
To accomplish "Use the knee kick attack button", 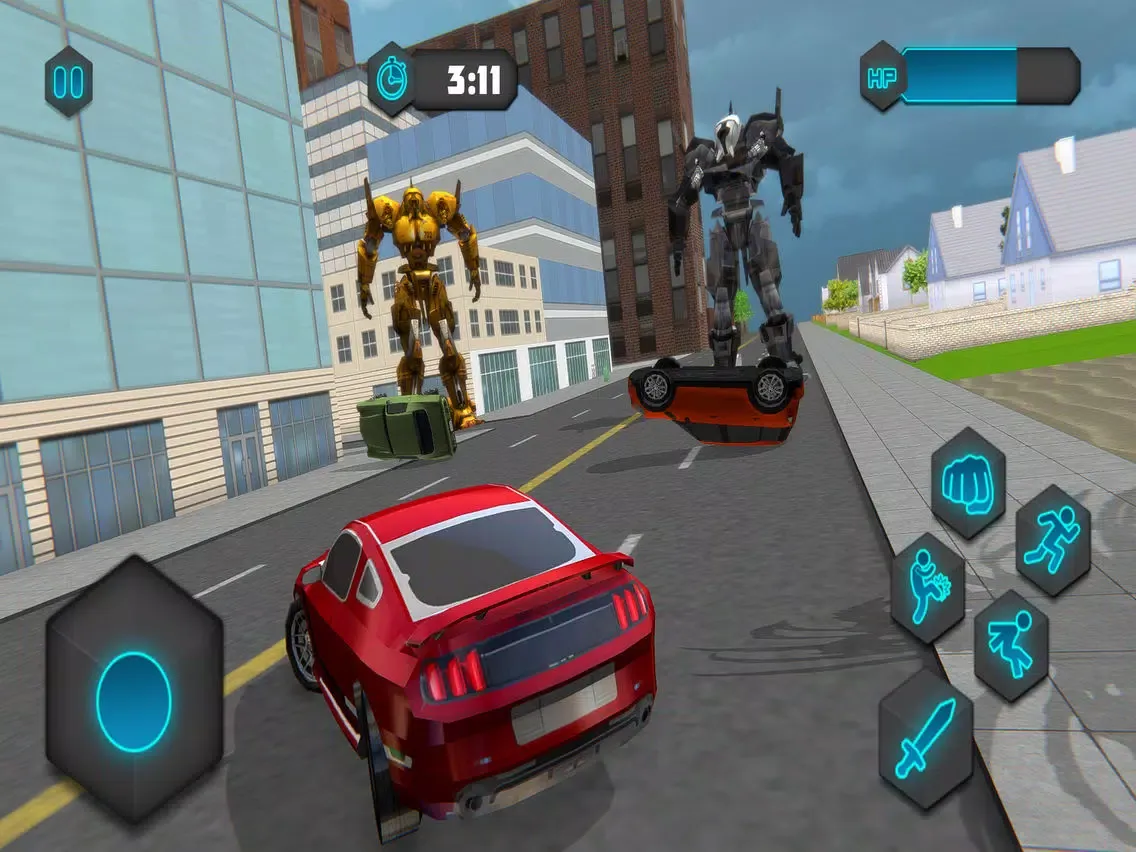I will click(927, 588).
